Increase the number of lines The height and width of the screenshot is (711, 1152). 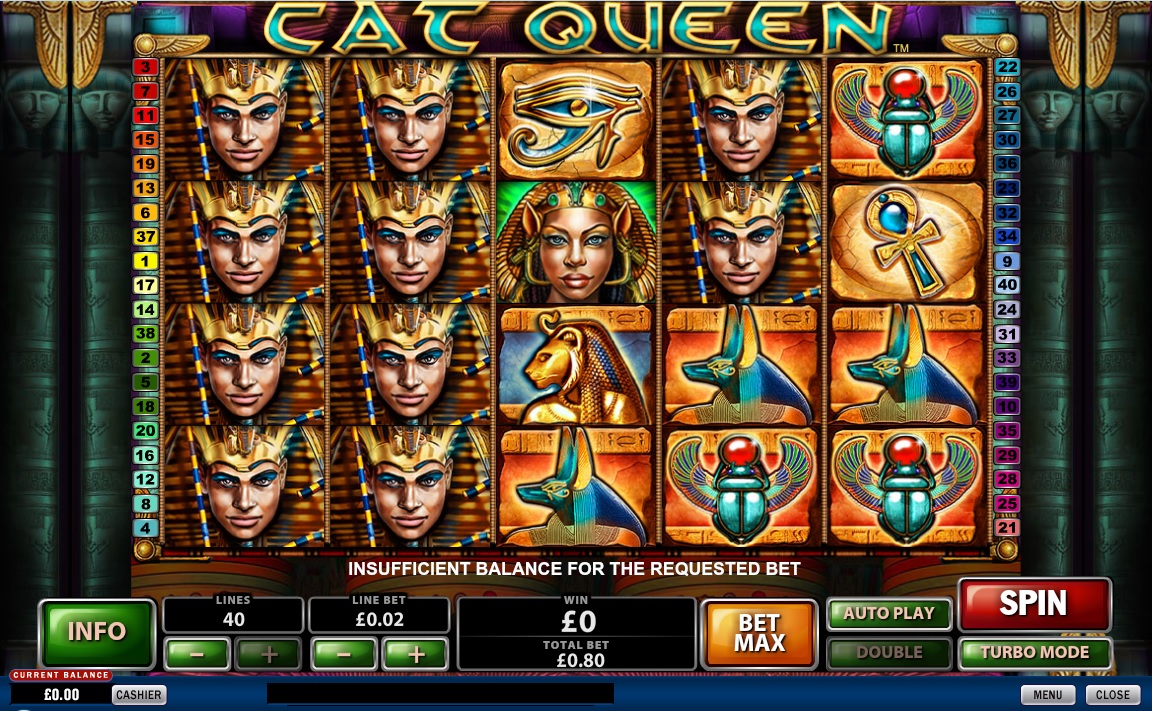(268, 655)
